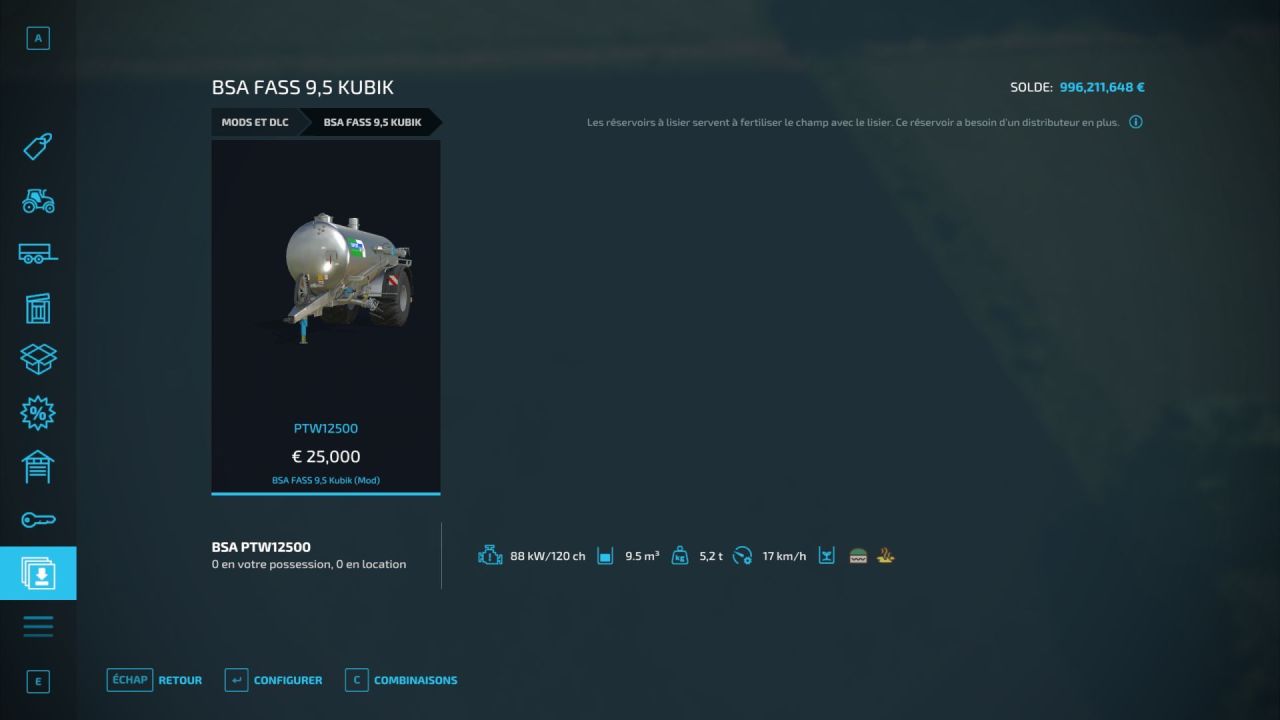Click the info circle next to description
Viewport: 1280px width, 720px height.
(1135, 121)
